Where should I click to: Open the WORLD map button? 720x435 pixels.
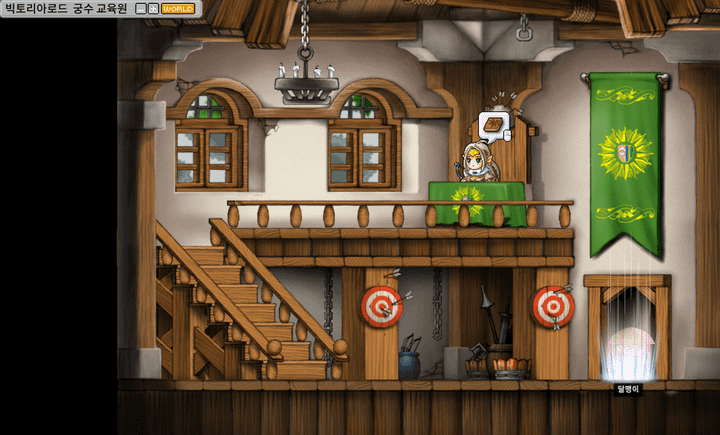tap(178, 8)
